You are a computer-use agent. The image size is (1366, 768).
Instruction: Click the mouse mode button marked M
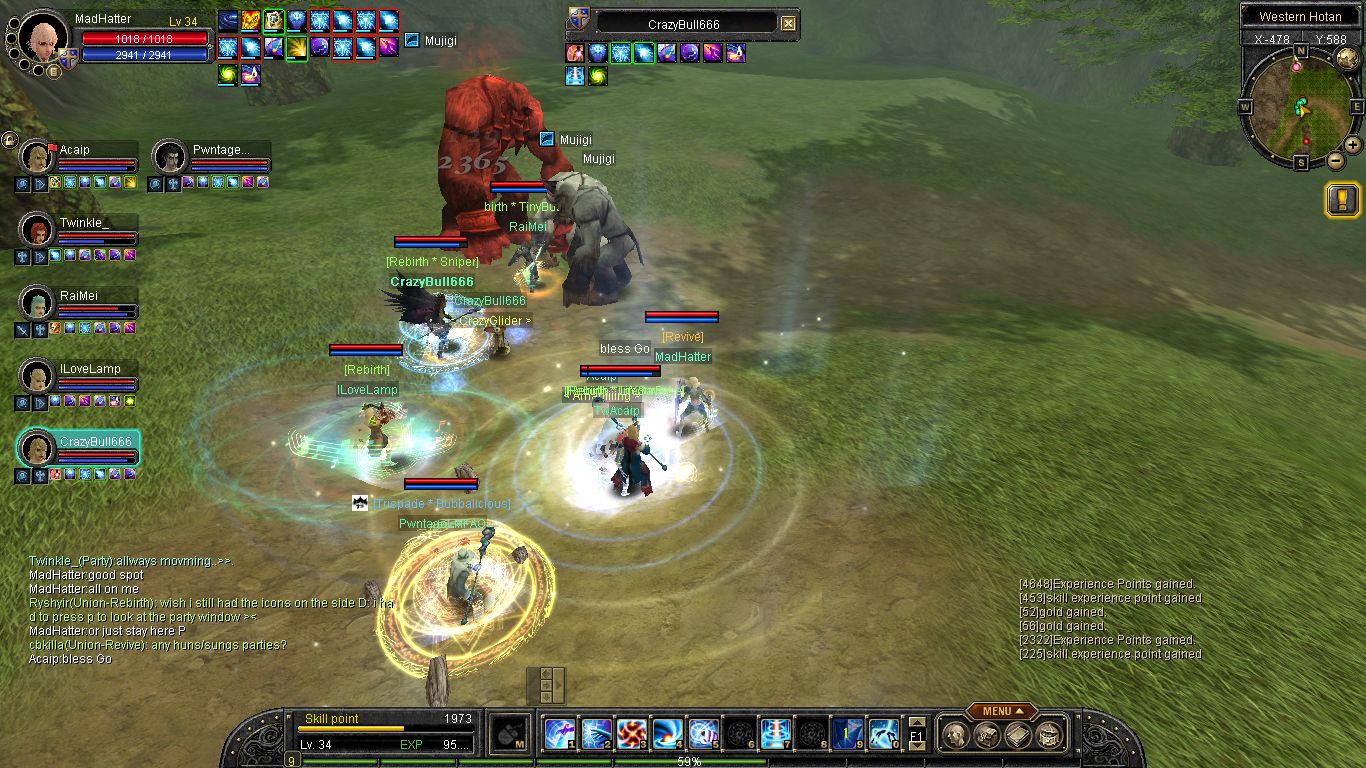click(x=512, y=734)
